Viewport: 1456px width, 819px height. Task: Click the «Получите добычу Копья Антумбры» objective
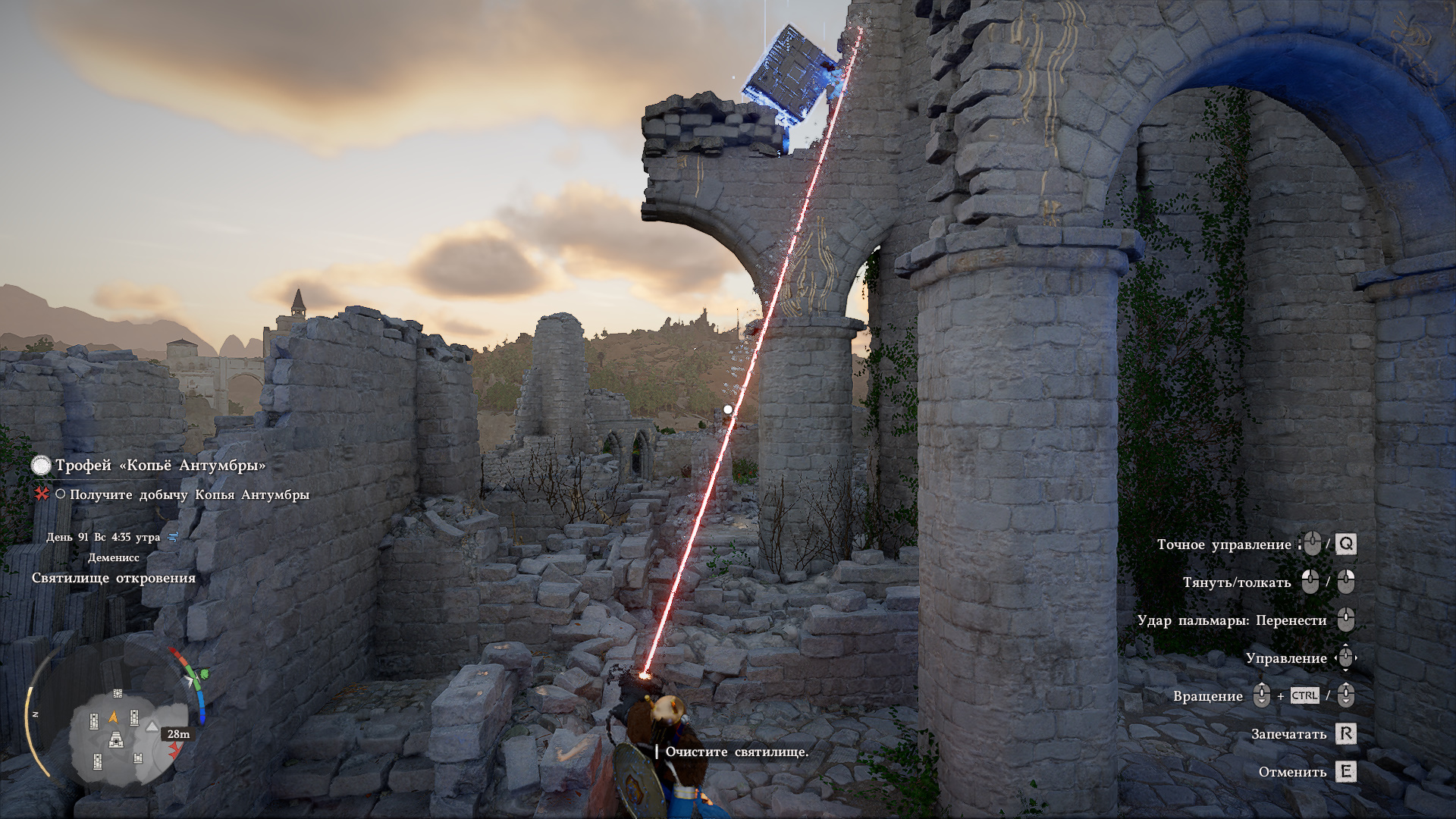pyautogui.click(x=189, y=494)
